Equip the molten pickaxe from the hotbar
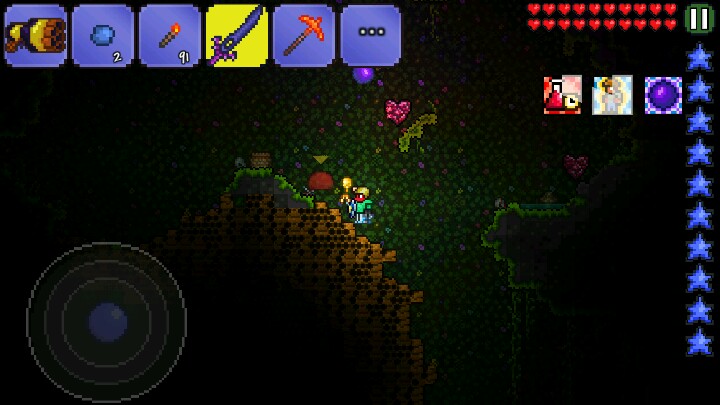Viewport: 720px width, 405px height. point(303,35)
